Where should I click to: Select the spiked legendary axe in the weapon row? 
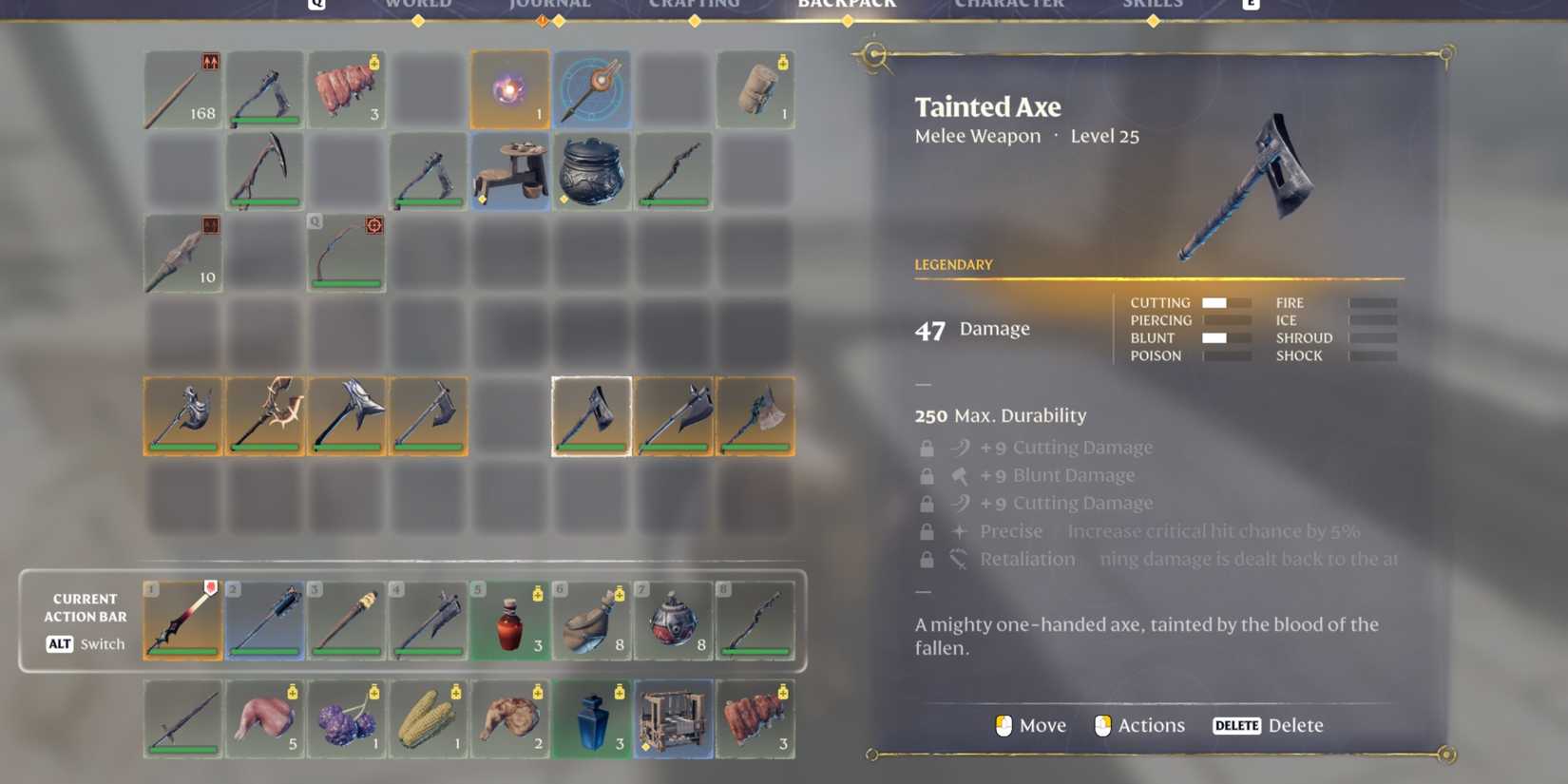[x=264, y=415]
